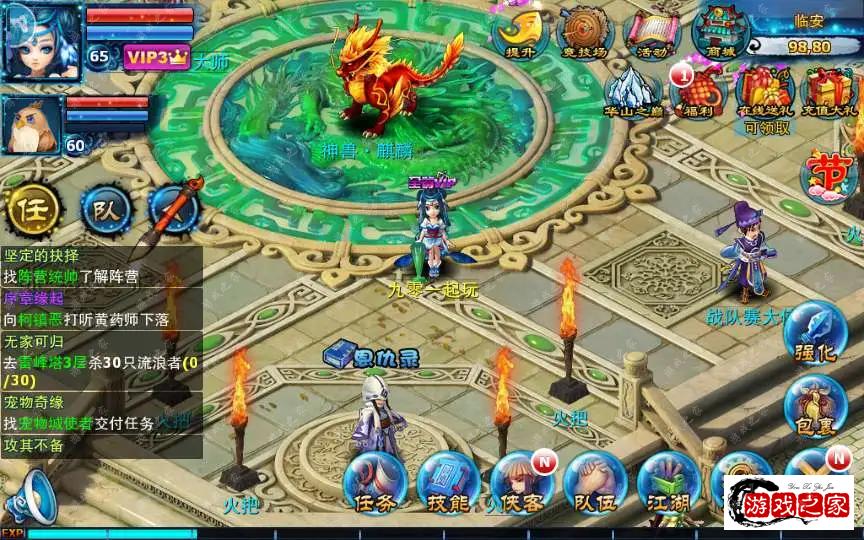This screenshot has width=864, height=540.
Task: Open the 包裹 inventory bag
Action: coord(815,407)
